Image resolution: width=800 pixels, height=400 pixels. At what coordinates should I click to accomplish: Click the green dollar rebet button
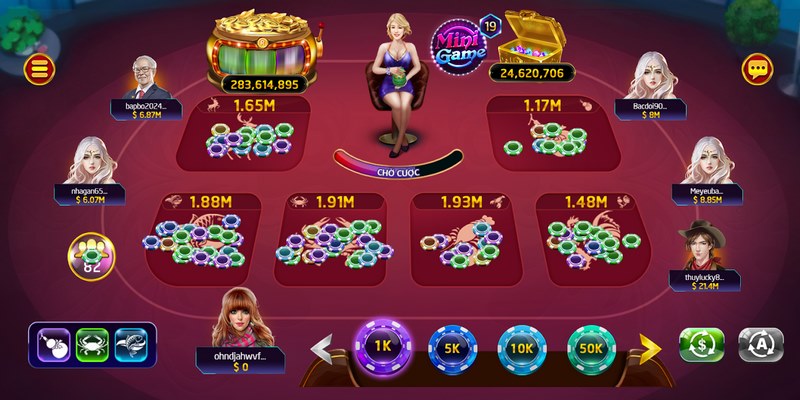coord(701,344)
